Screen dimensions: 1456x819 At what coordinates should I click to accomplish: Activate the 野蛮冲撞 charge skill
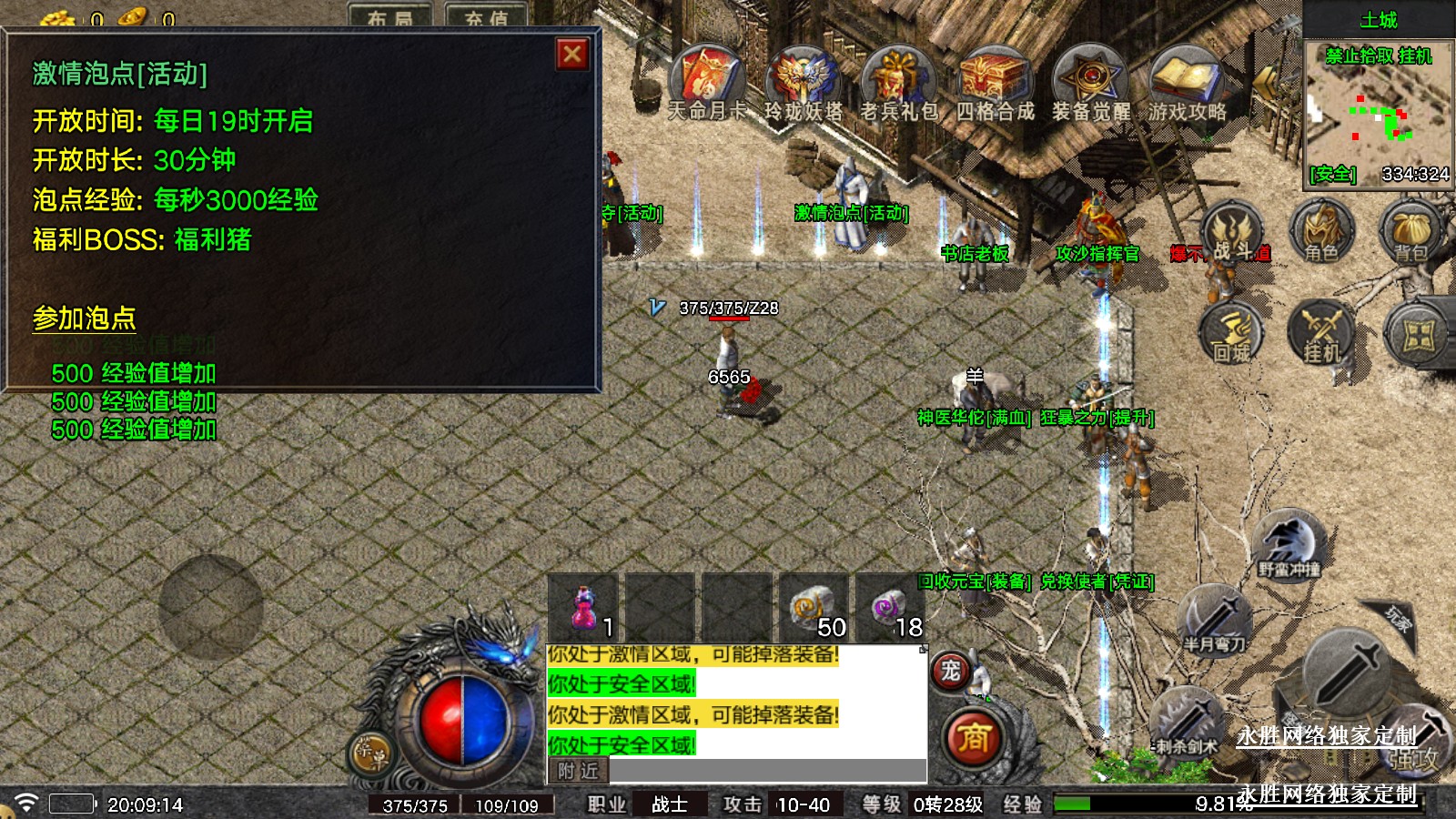[1289, 544]
